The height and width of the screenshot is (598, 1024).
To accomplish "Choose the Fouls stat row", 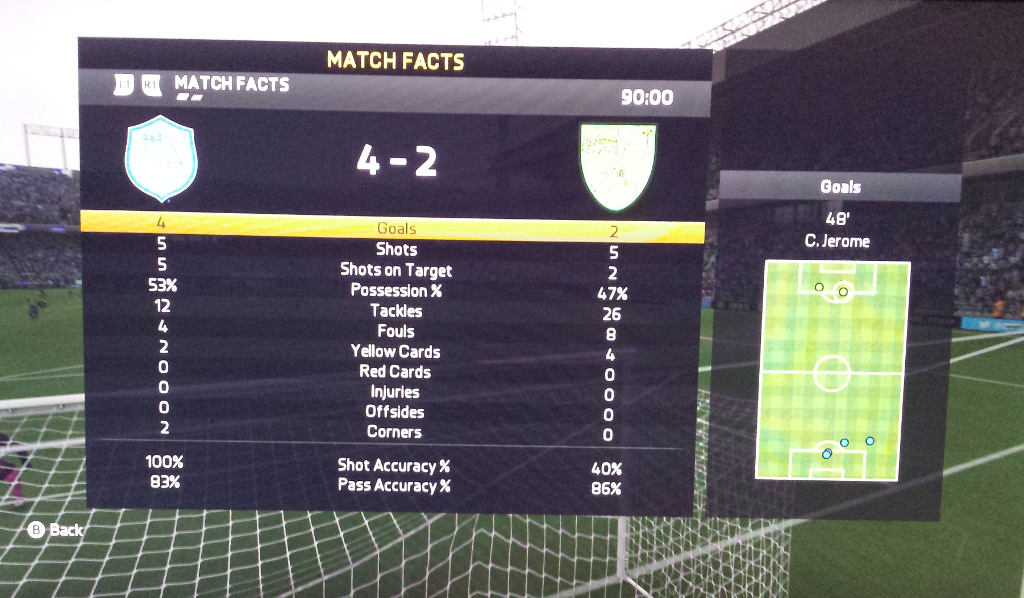I will click(396, 331).
